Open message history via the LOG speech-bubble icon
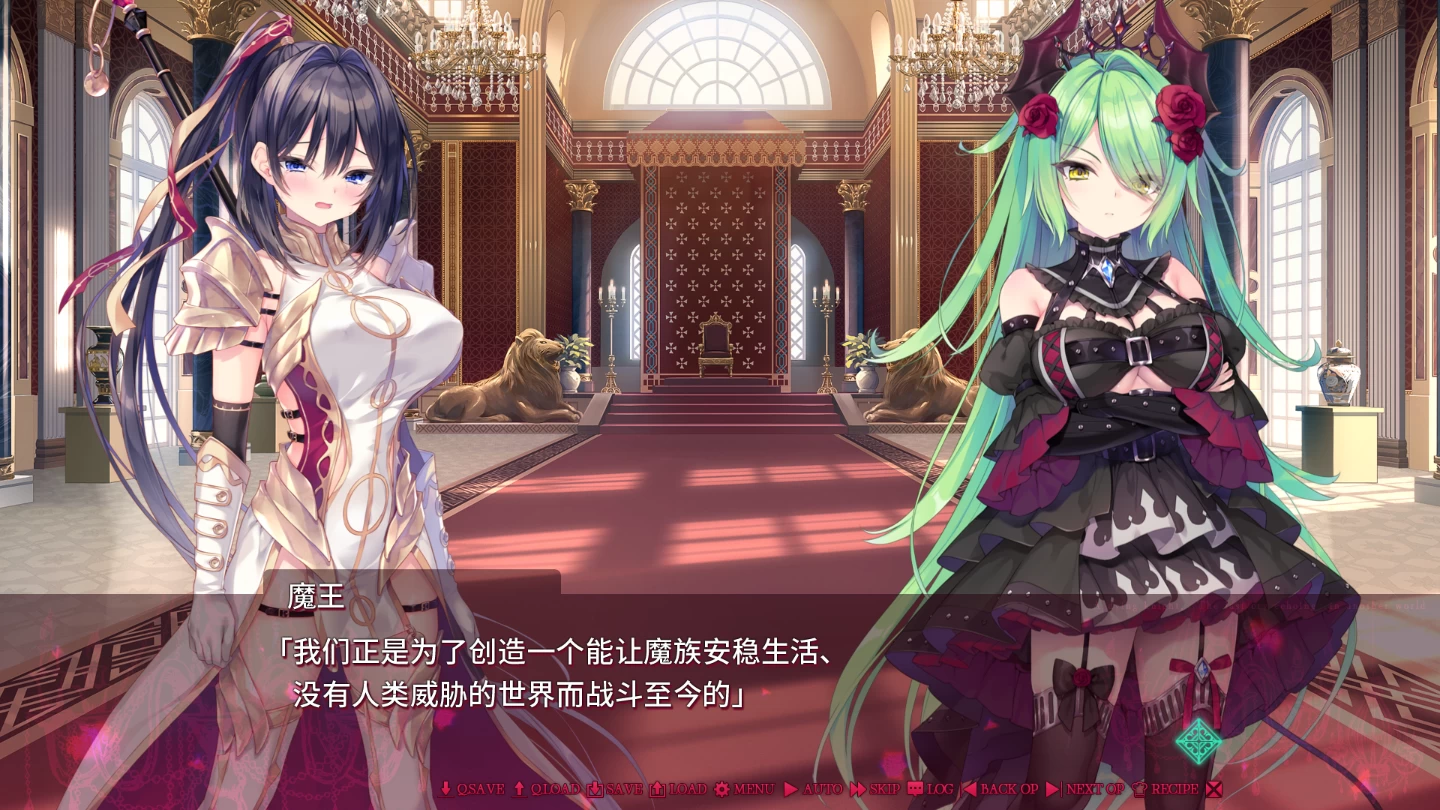 [913, 789]
